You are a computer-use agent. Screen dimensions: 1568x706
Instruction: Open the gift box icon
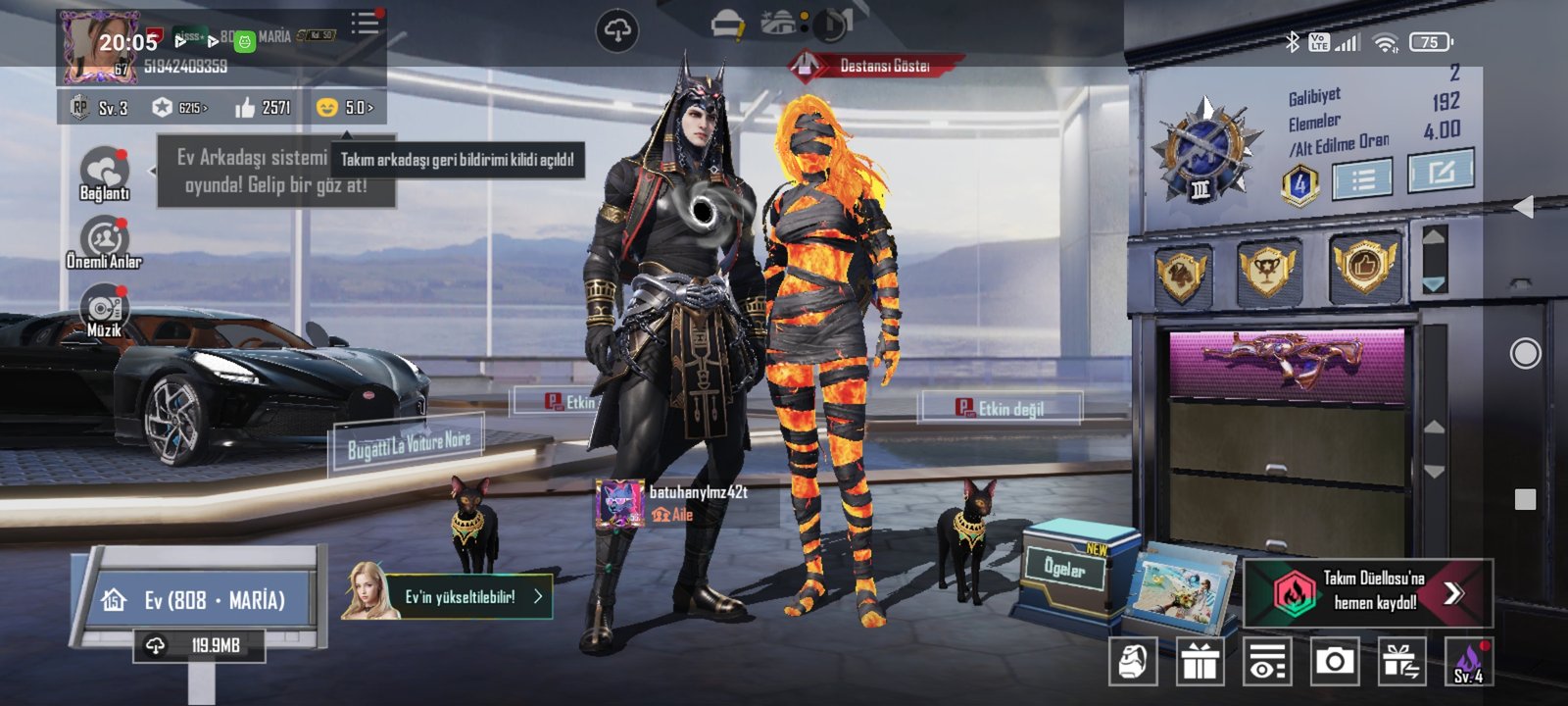tap(1200, 662)
